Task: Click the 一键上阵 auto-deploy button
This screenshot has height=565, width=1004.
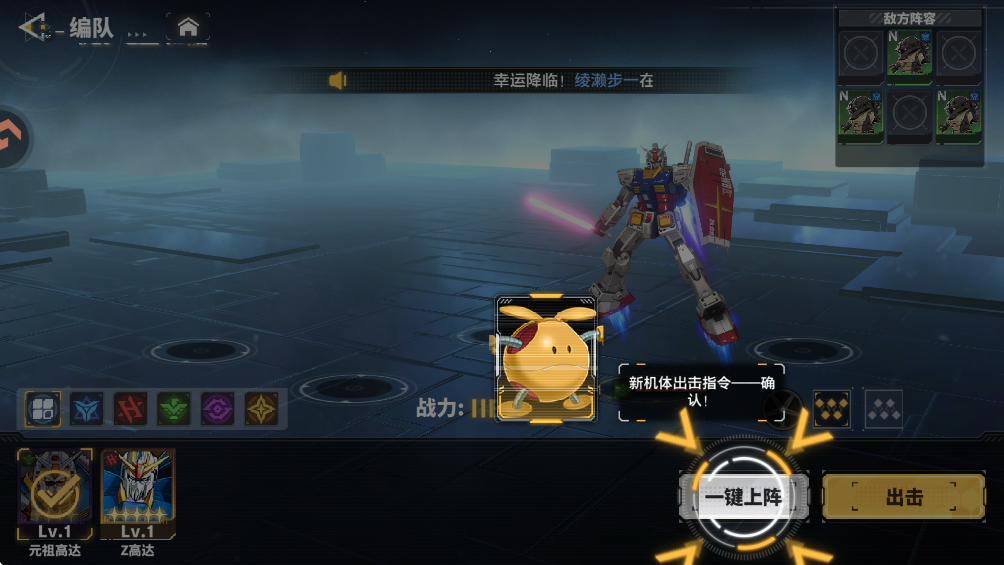Action: pos(742,497)
